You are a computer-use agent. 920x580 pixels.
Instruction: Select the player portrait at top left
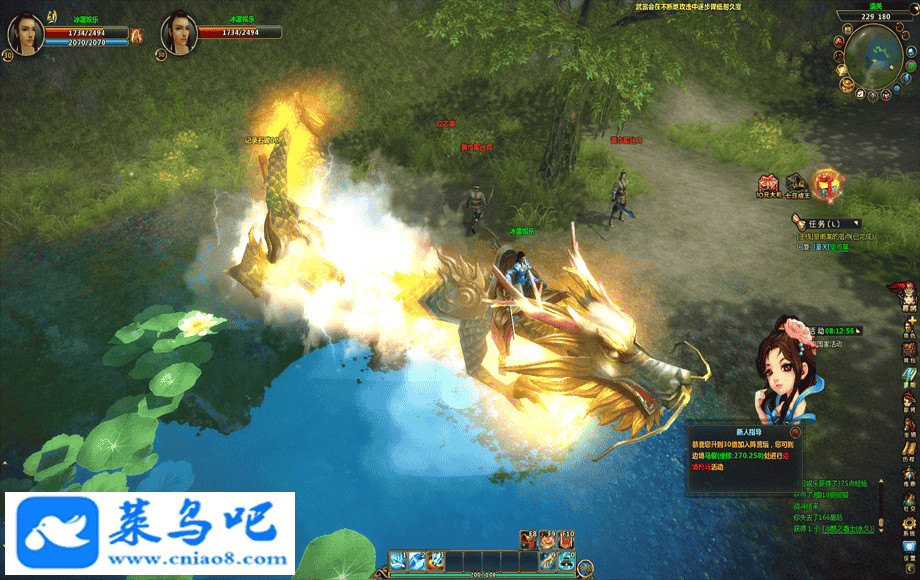(26, 32)
